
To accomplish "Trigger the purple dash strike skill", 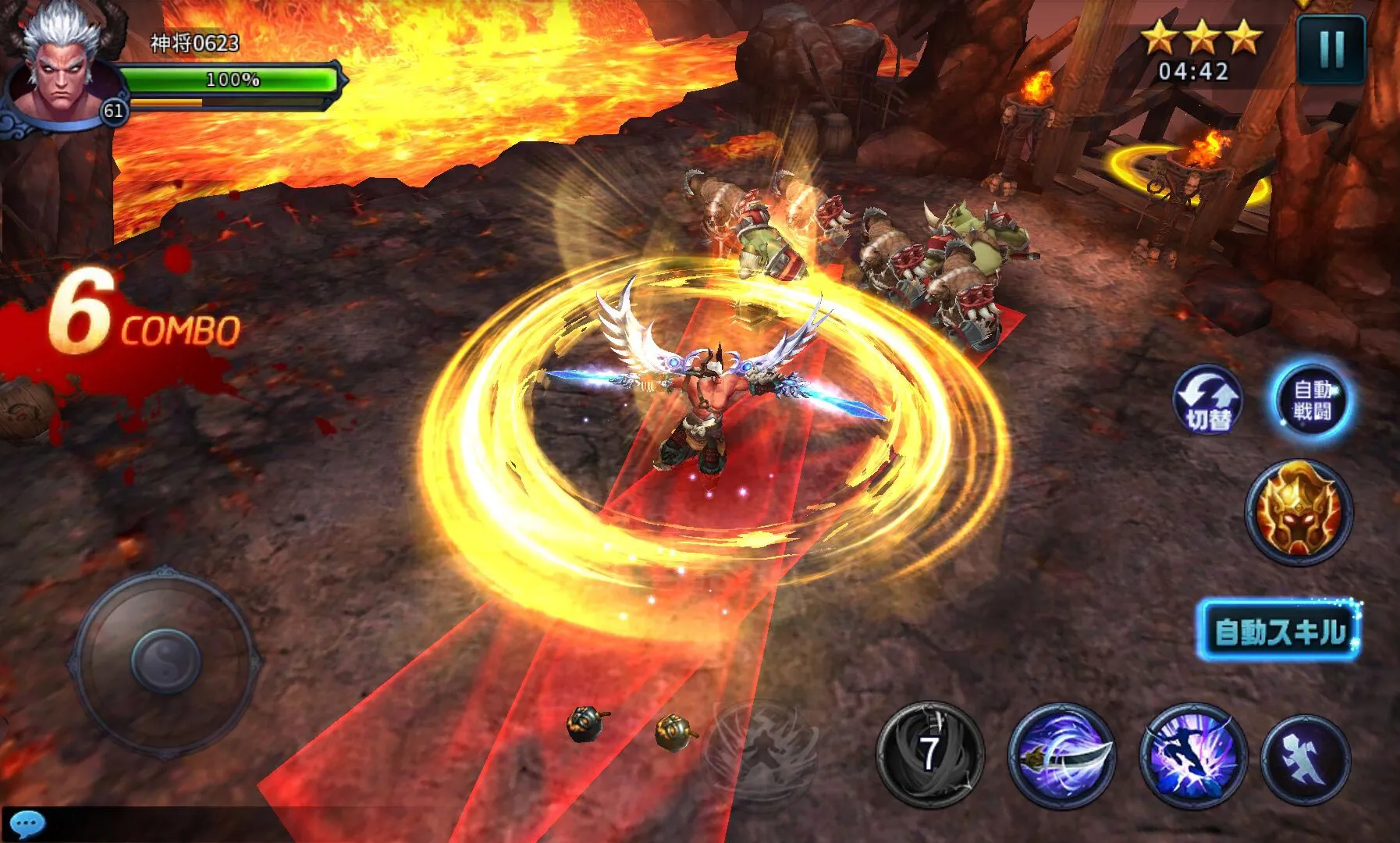I will [x=1193, y=754].
